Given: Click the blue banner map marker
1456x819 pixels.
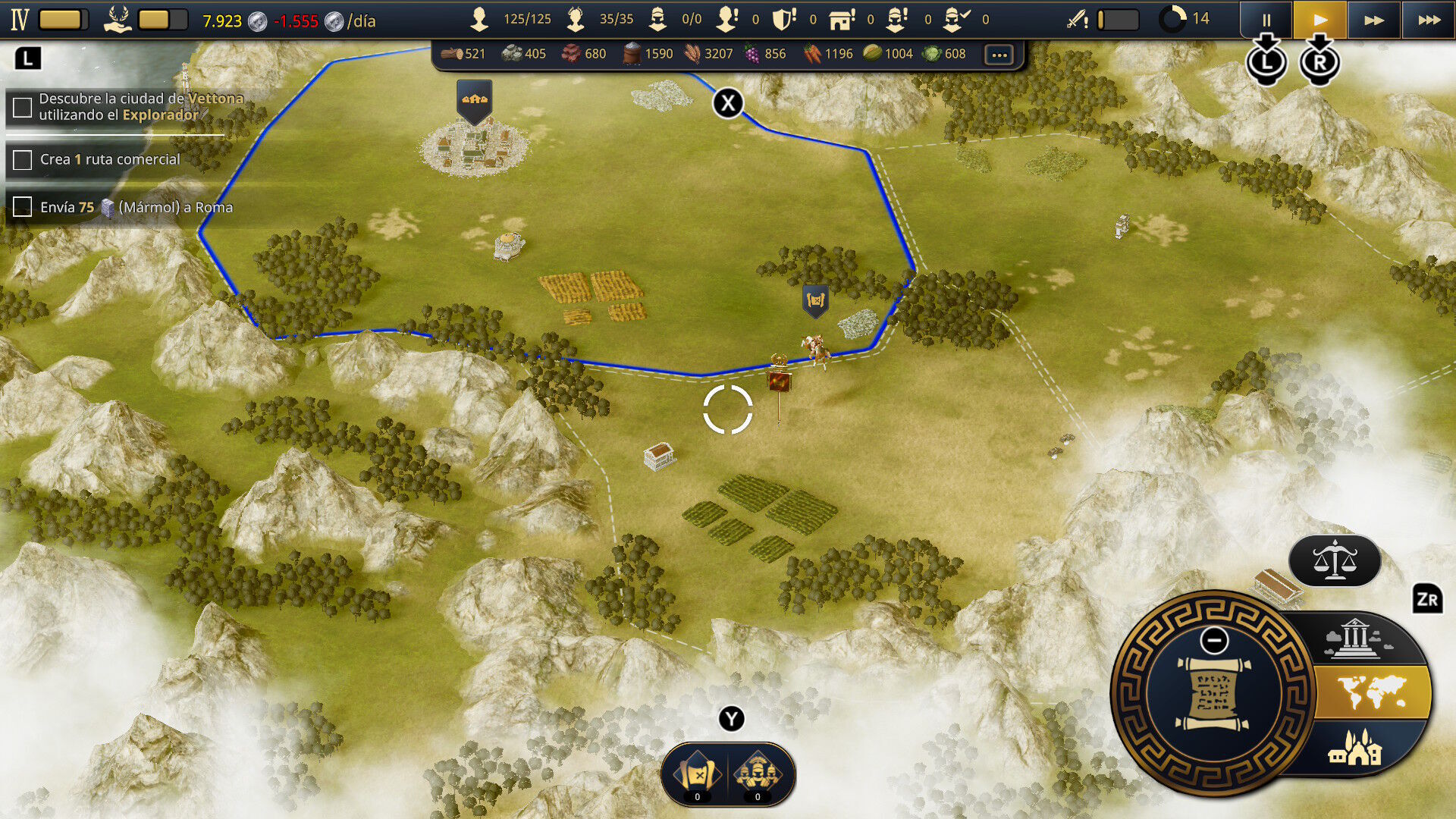Looking at the screenshot, I should [x=815, y=301].
